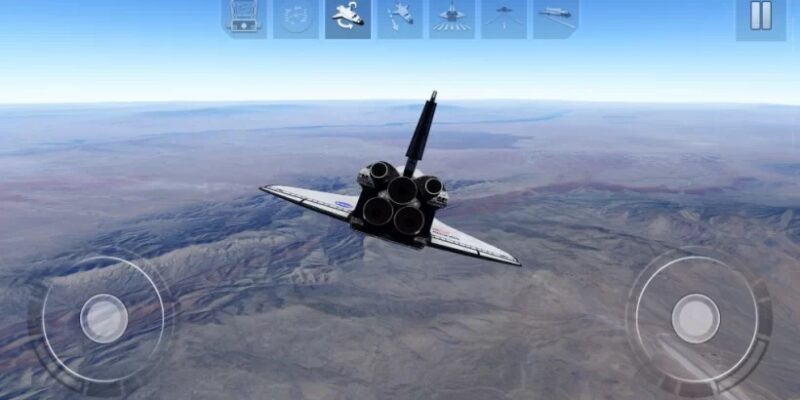This screenshot has height=400, width=800.
Task: Pause the game with the pause button
Action: pyautogui.click(x=761, y=17)
